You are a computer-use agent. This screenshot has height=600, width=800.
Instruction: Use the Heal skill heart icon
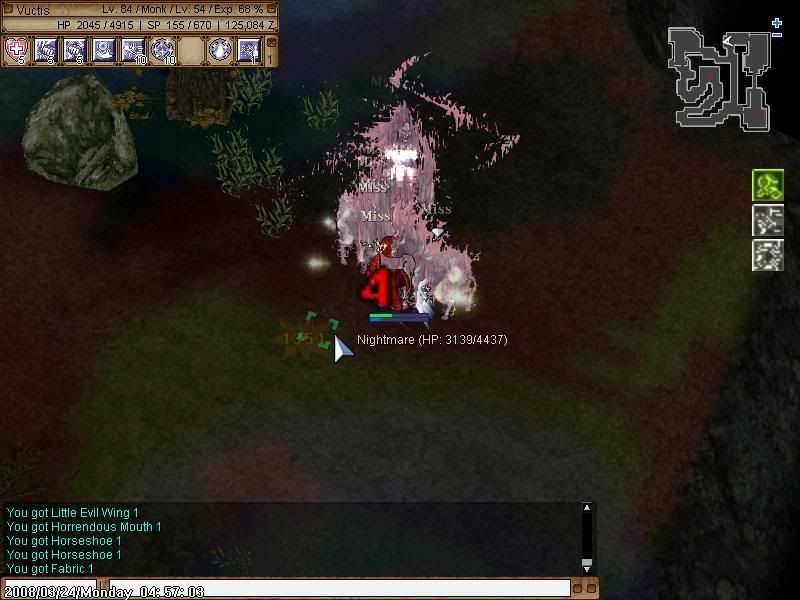point(17,48)
